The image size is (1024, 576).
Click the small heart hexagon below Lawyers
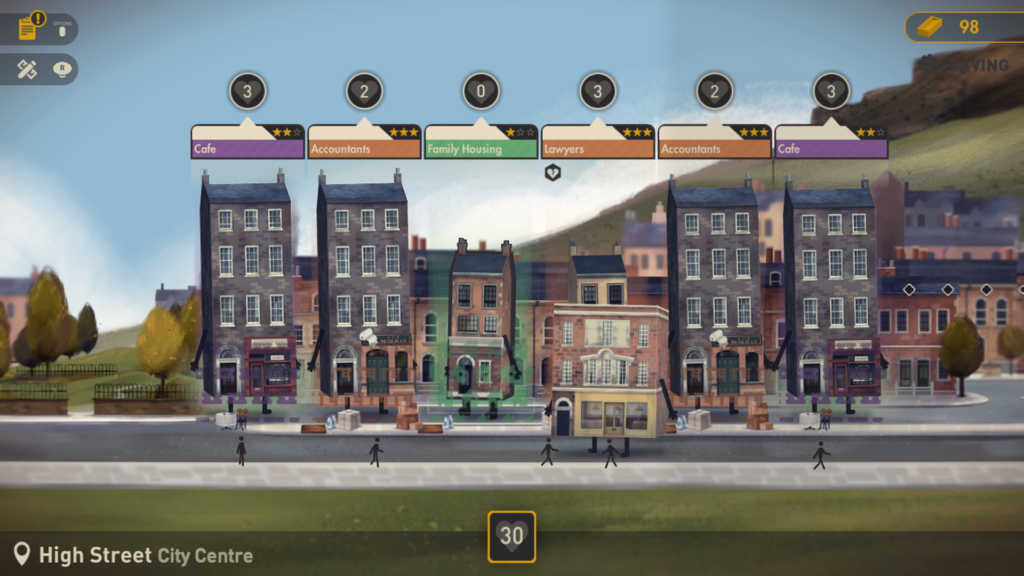click(552, 173)
